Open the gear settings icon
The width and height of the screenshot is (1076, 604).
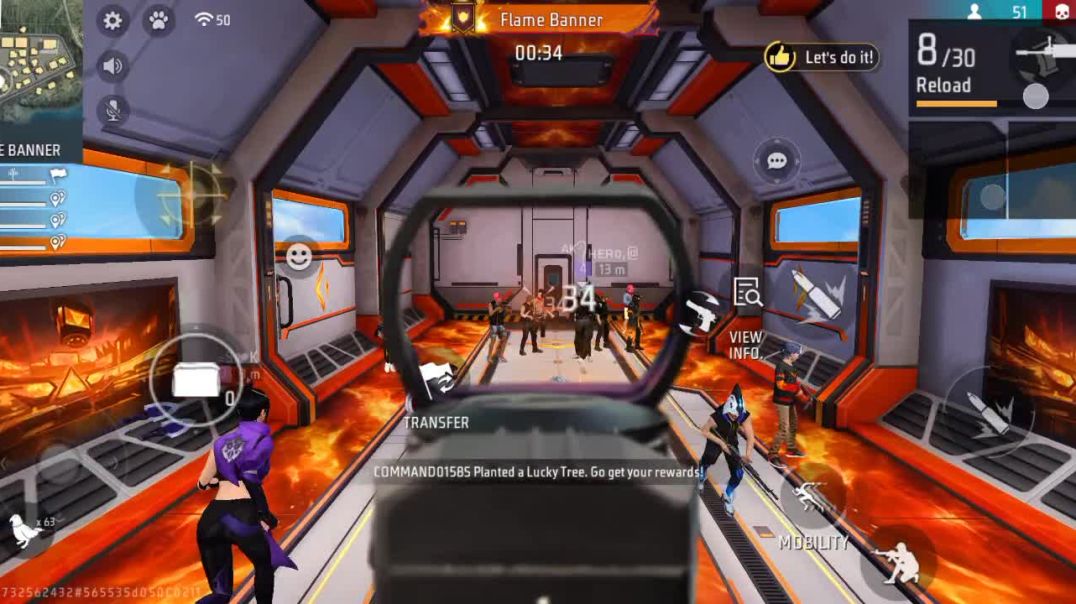click(112, 20)
